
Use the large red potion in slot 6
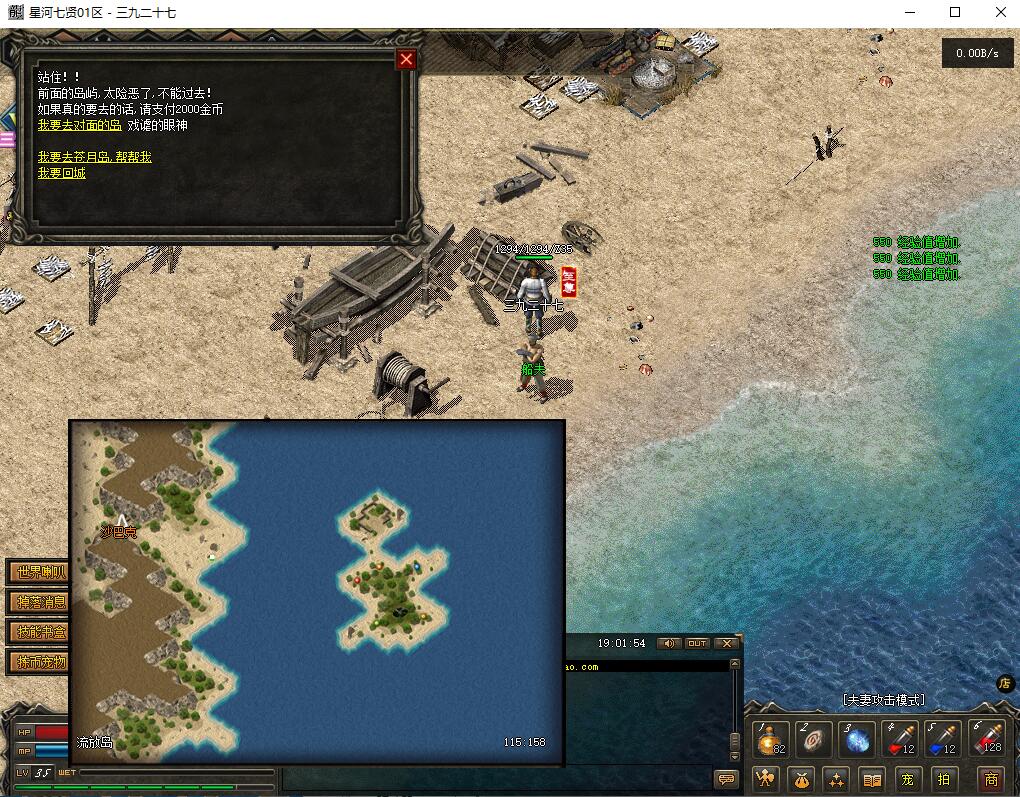tap(989, 740)
